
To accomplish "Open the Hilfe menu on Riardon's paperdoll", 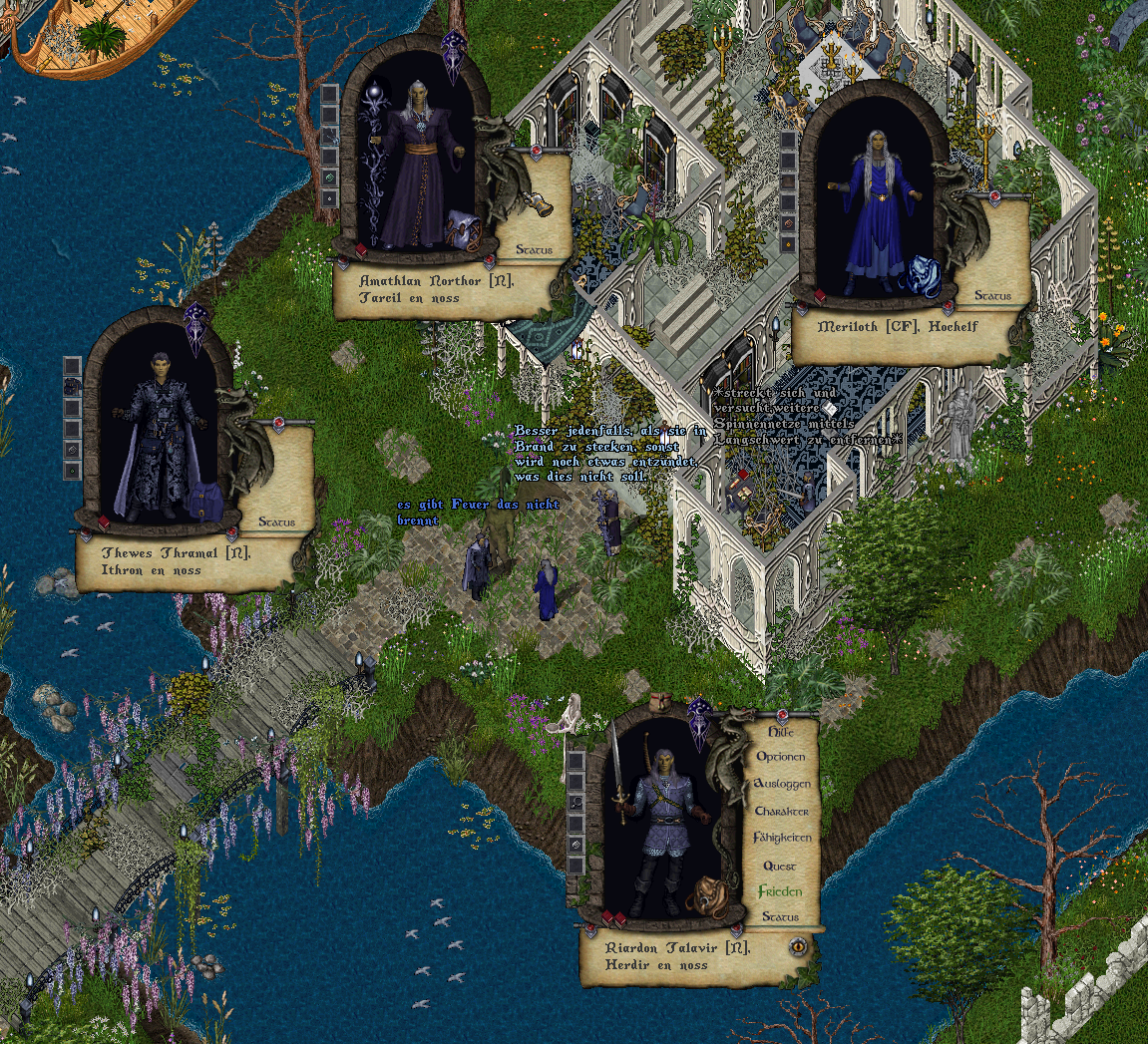I will pos(780,731).
